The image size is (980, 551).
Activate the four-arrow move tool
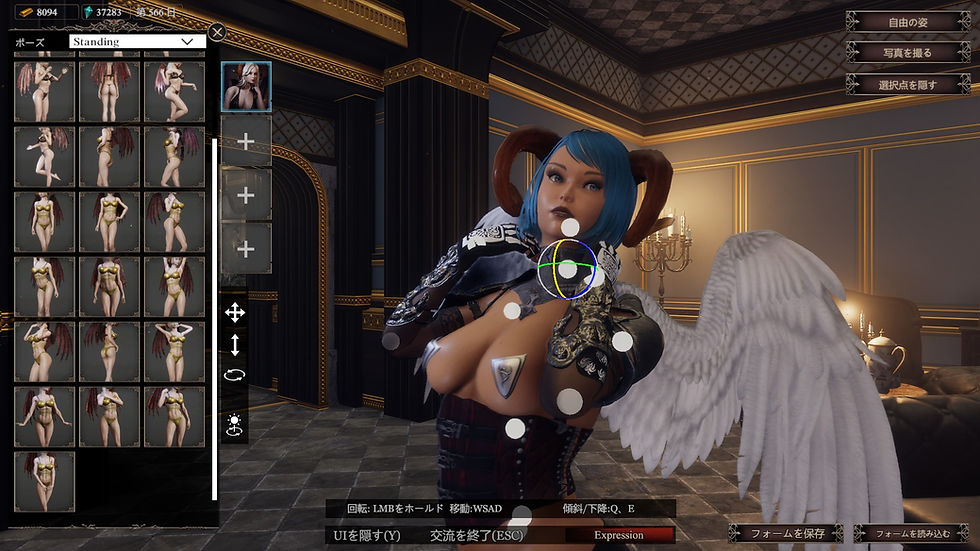[235, 313]
